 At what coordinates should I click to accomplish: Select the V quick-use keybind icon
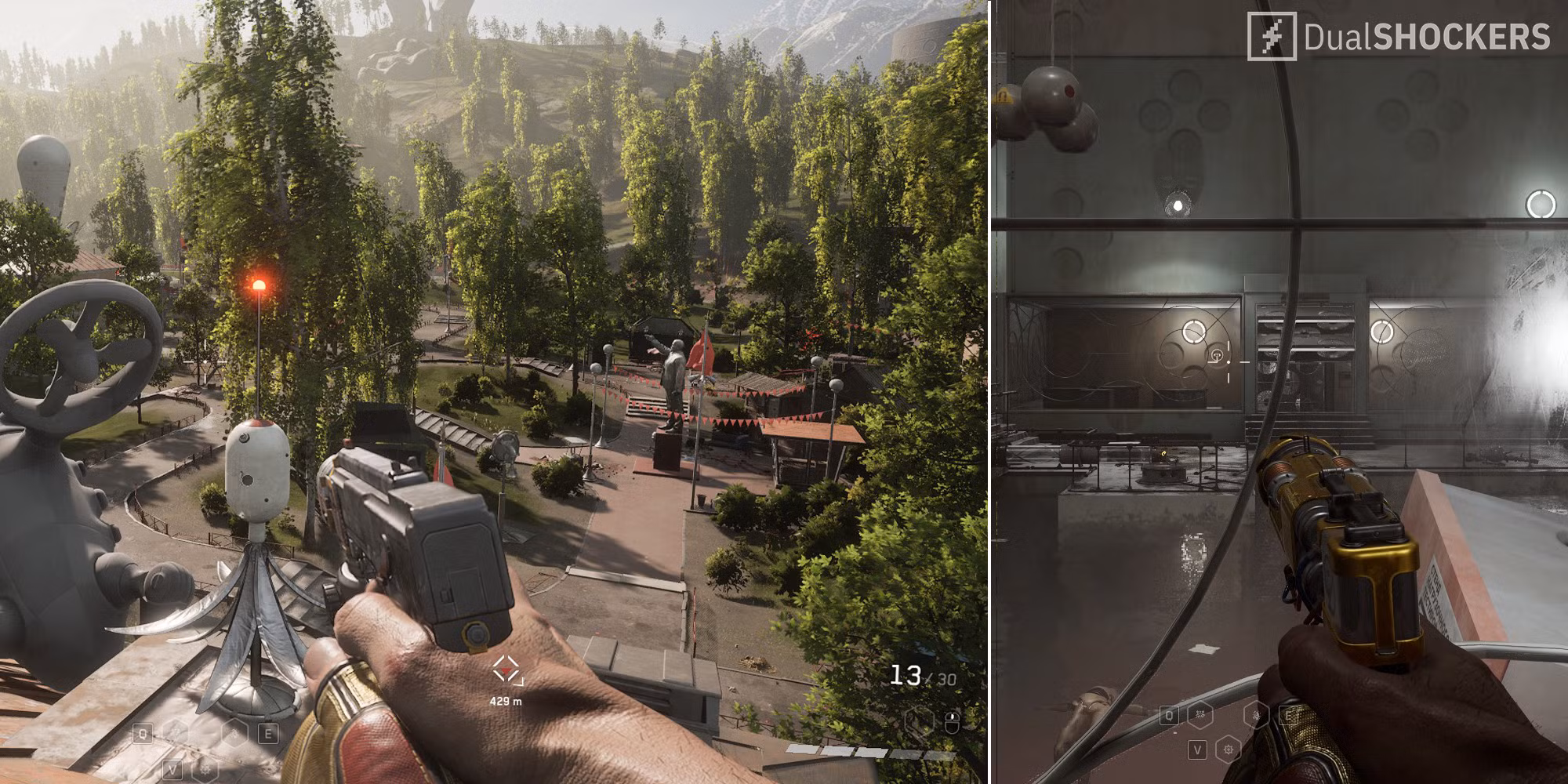(172, 768)
